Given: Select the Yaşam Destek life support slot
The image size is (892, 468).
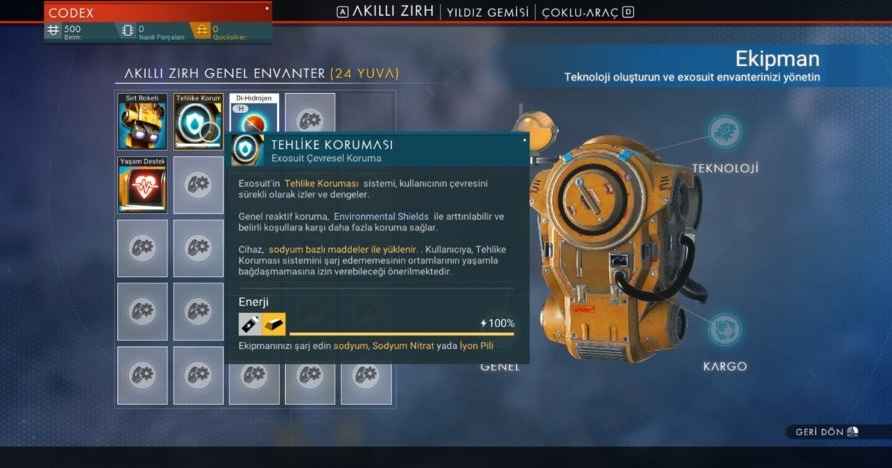Looking at the screenshot, I should 142,184.
